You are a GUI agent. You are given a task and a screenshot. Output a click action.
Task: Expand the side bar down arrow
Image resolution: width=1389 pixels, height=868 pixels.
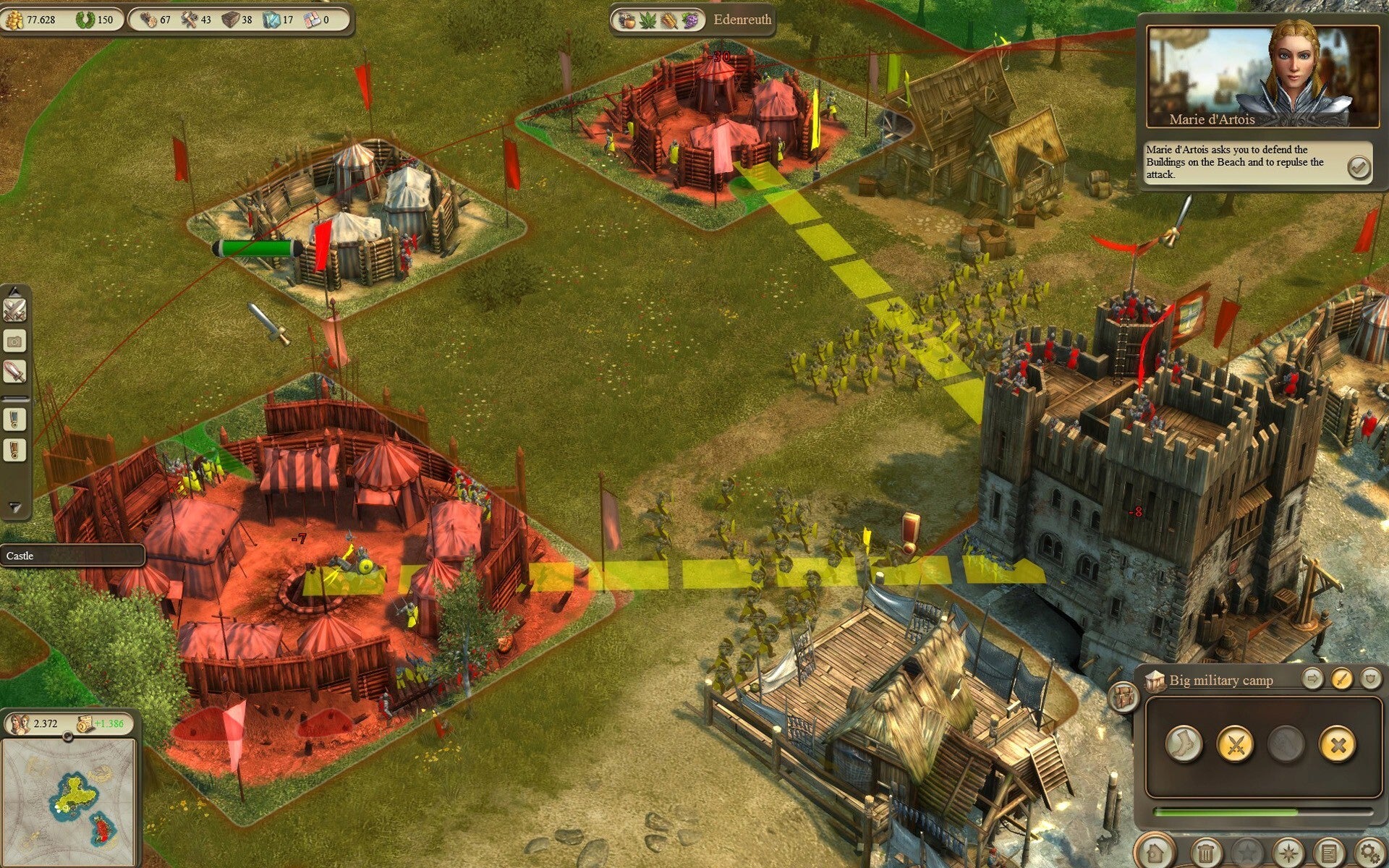pos(15,507)
